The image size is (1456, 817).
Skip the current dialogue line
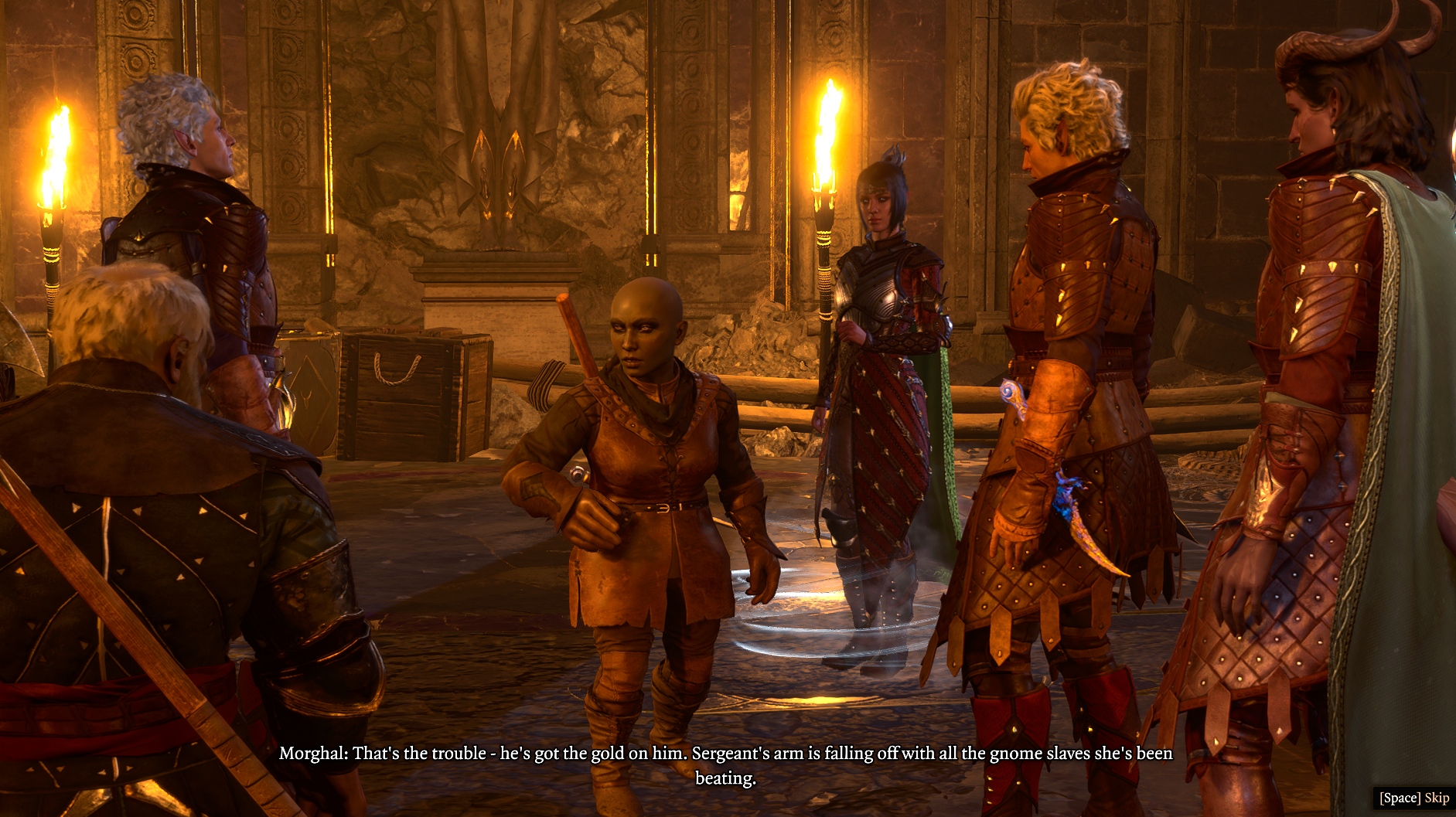coord(1413,798)
